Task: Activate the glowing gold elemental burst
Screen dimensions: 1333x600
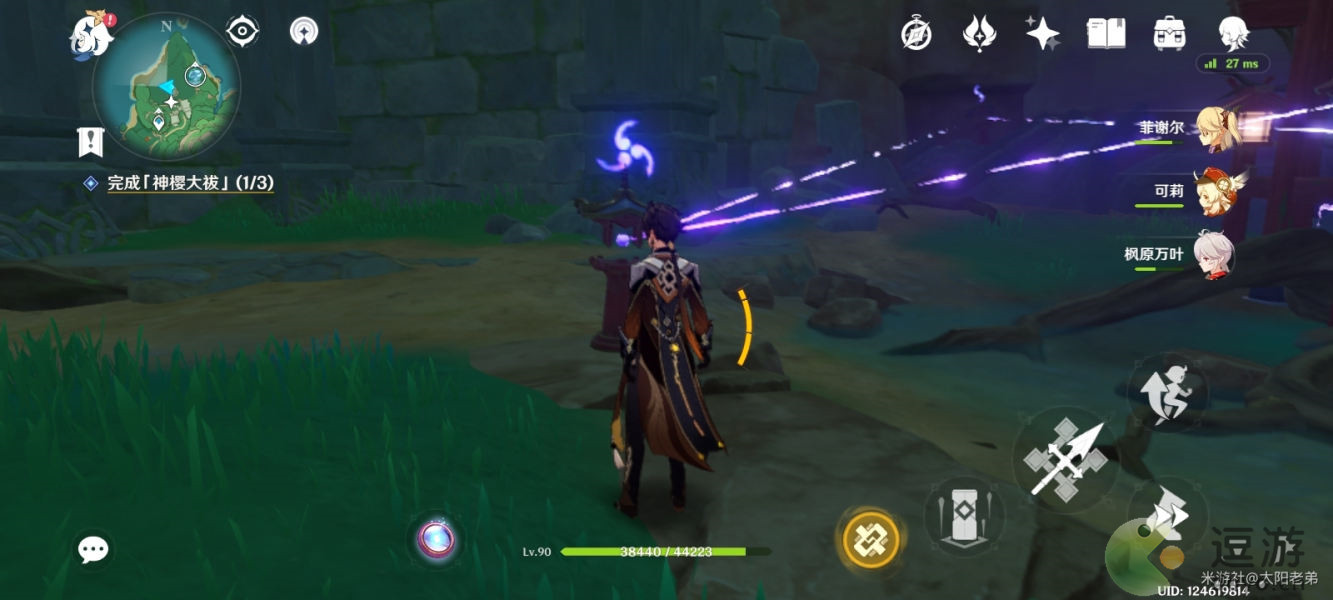Action: (x=869, y=540)
